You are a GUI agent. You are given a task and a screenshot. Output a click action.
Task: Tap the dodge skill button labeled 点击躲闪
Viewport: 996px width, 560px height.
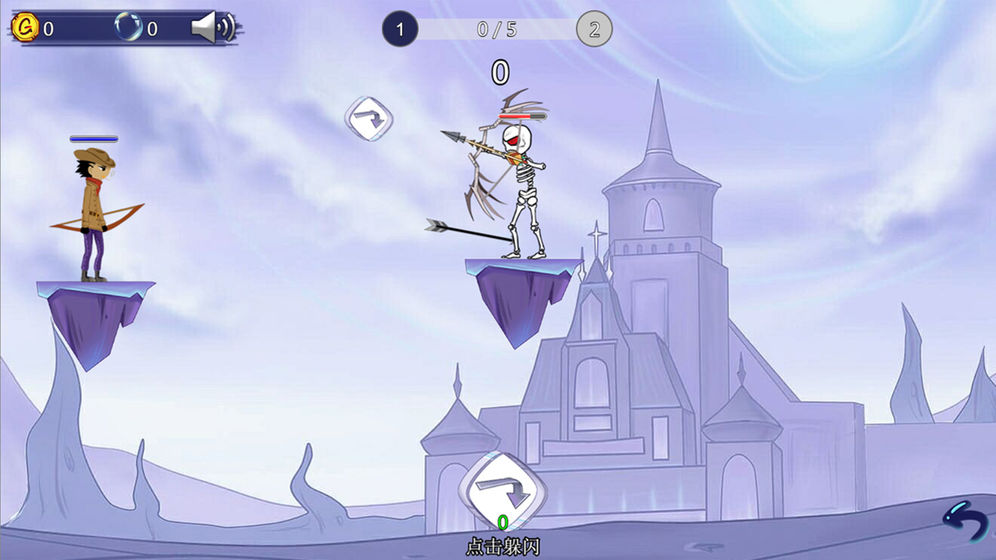pyautogui.click(x=503, y=492)
